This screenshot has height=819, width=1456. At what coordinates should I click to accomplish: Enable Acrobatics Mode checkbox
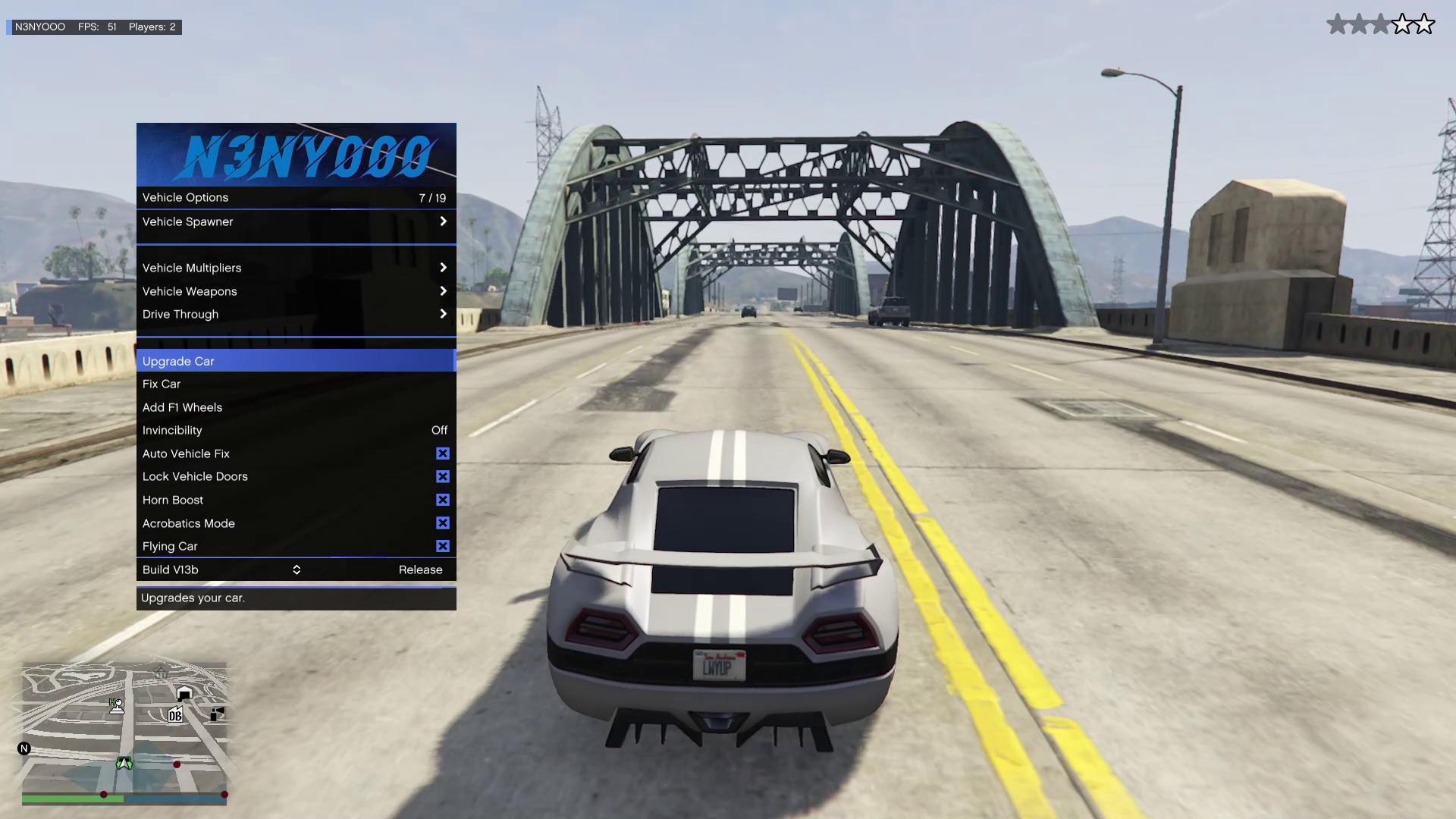pyautogui.click(x=443, y=523)
